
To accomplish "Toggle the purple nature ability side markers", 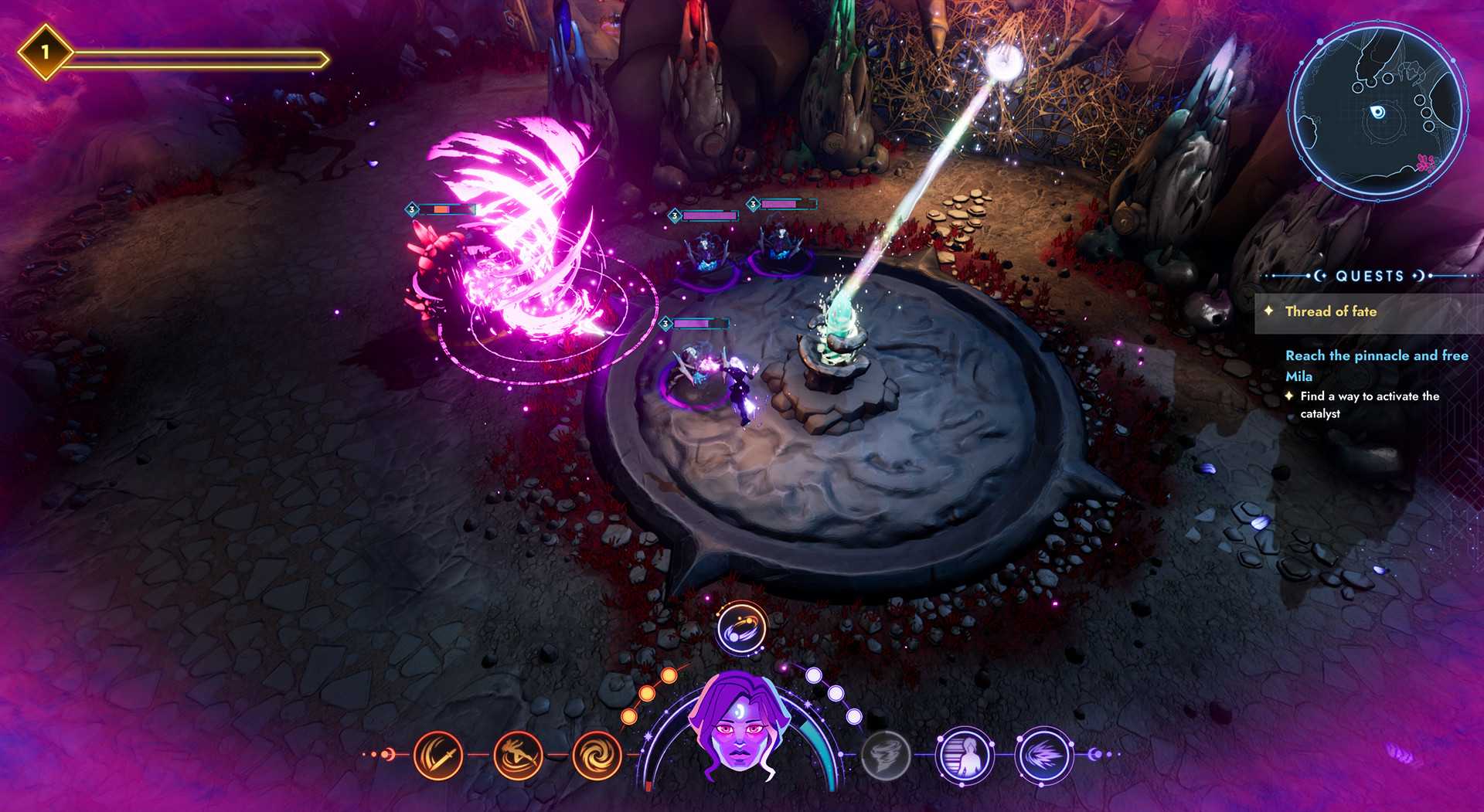I will pyautogui.click(x=1097, y=755).
